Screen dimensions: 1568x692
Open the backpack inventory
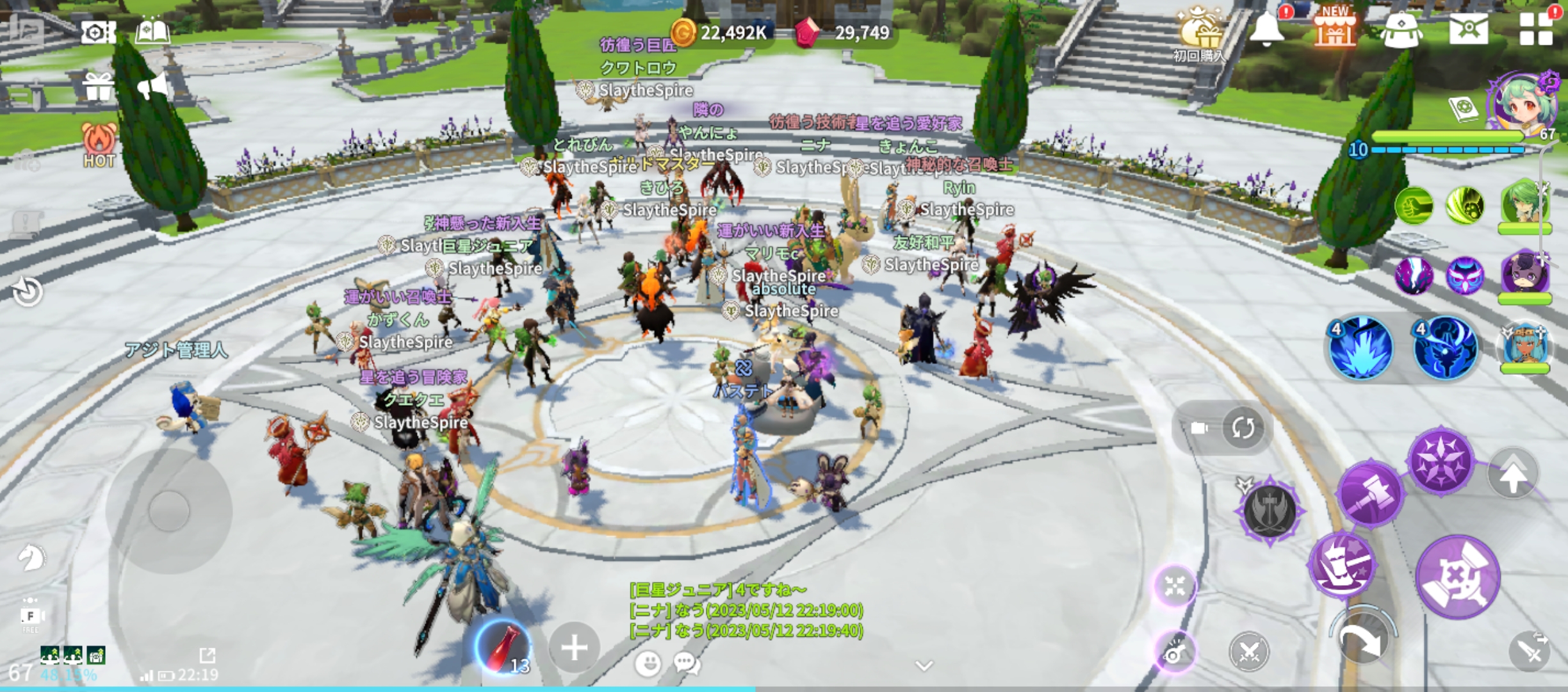click(1401, 30)
